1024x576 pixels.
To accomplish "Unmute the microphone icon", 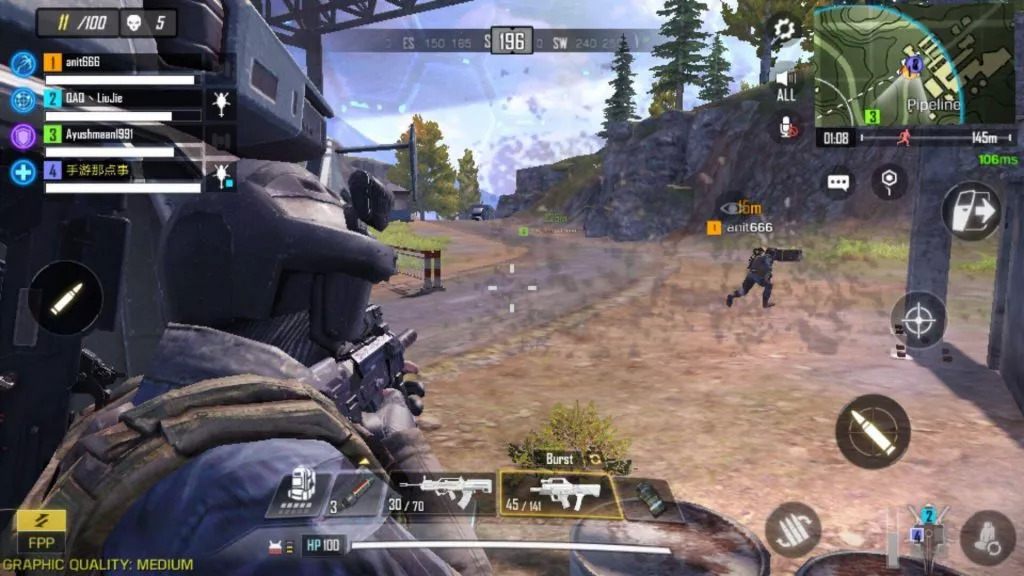I will [x=788, y=127].
